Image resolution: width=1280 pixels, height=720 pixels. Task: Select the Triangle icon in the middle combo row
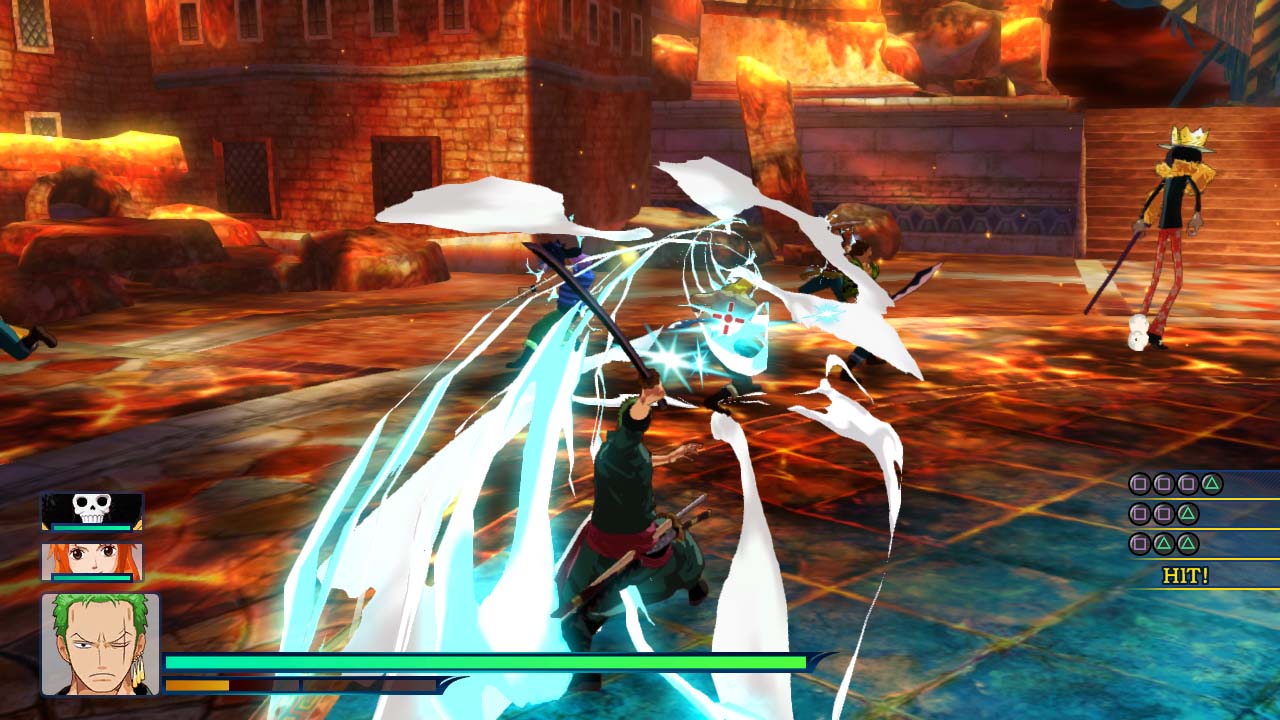(1188, 513)
